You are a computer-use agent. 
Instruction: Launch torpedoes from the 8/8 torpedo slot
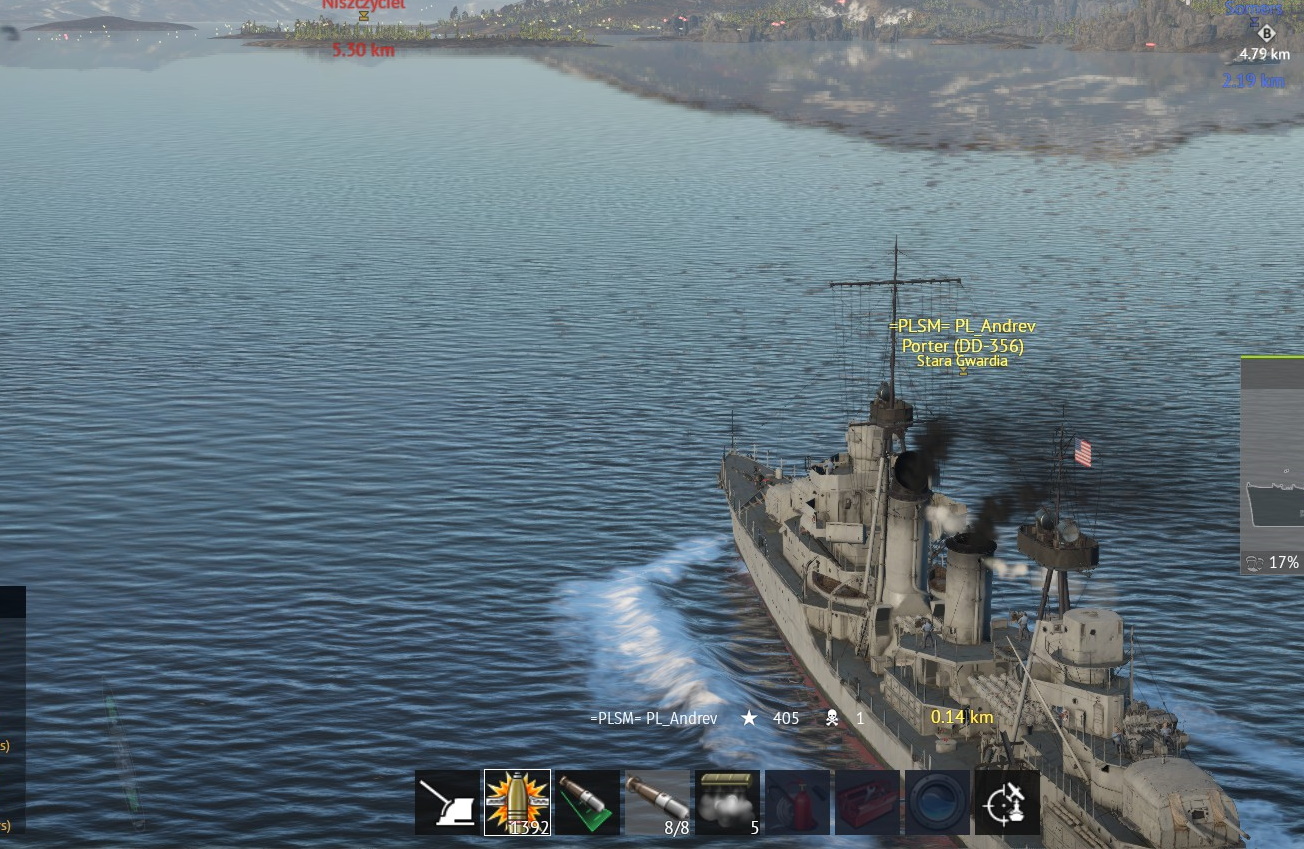click(x=657, y=802)
